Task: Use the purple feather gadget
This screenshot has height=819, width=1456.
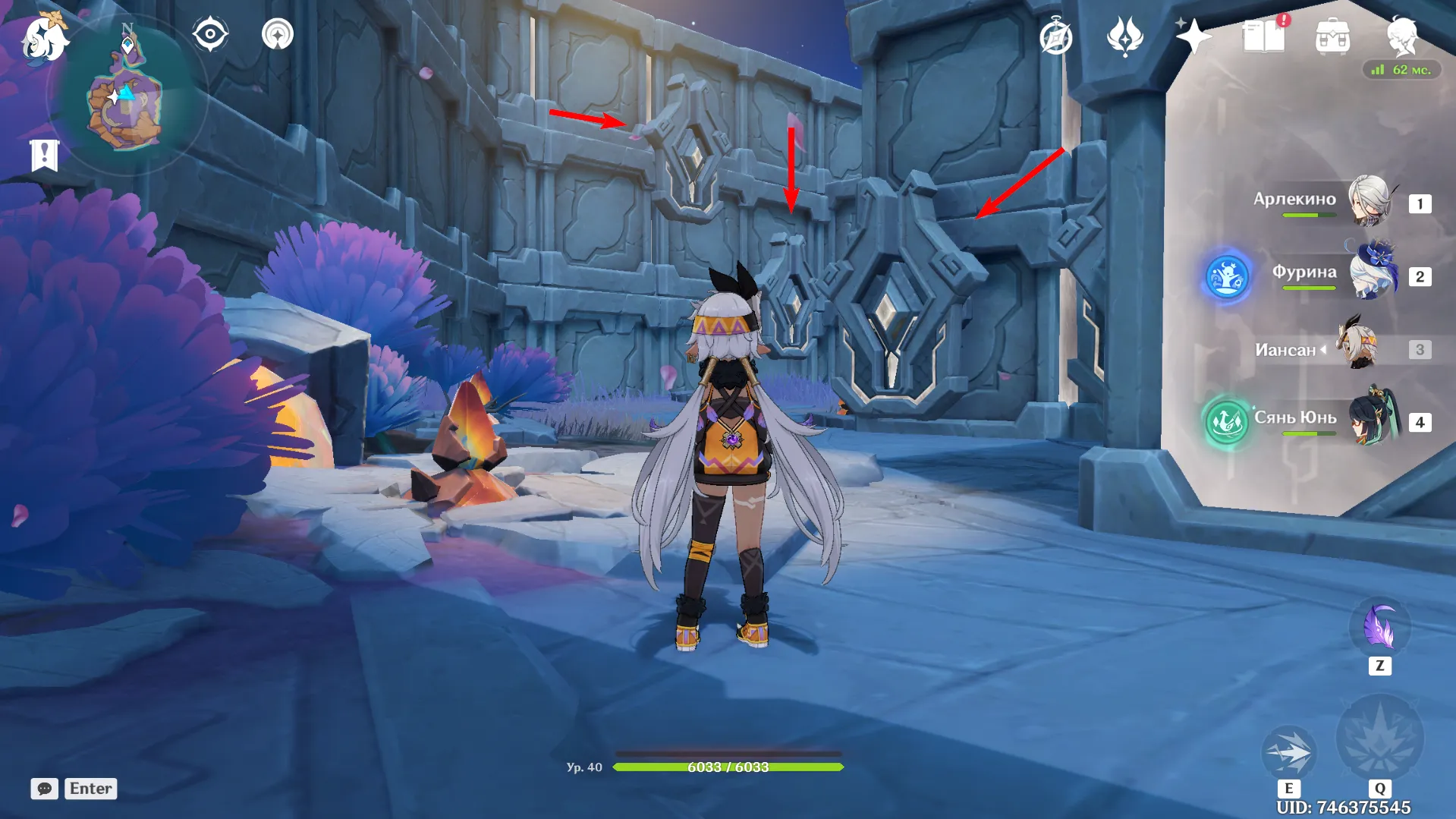Action: point(1379,628)
